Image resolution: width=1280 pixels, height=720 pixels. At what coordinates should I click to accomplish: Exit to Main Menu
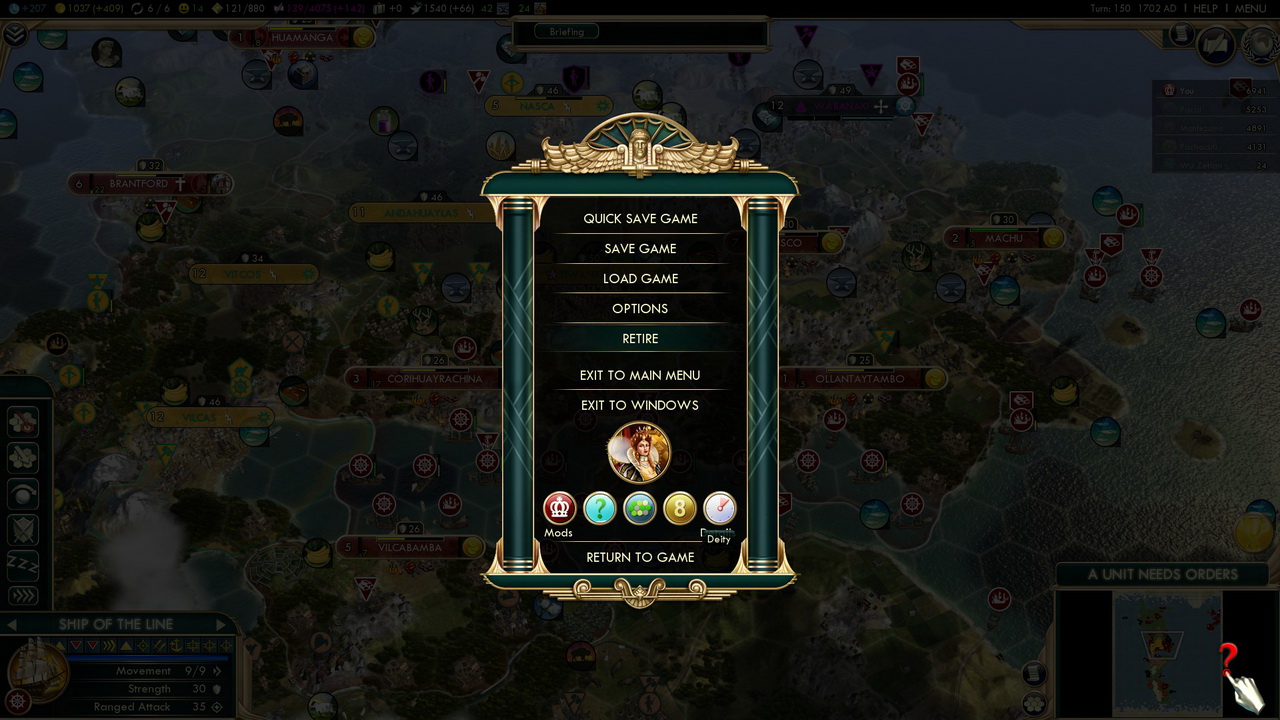640,375
